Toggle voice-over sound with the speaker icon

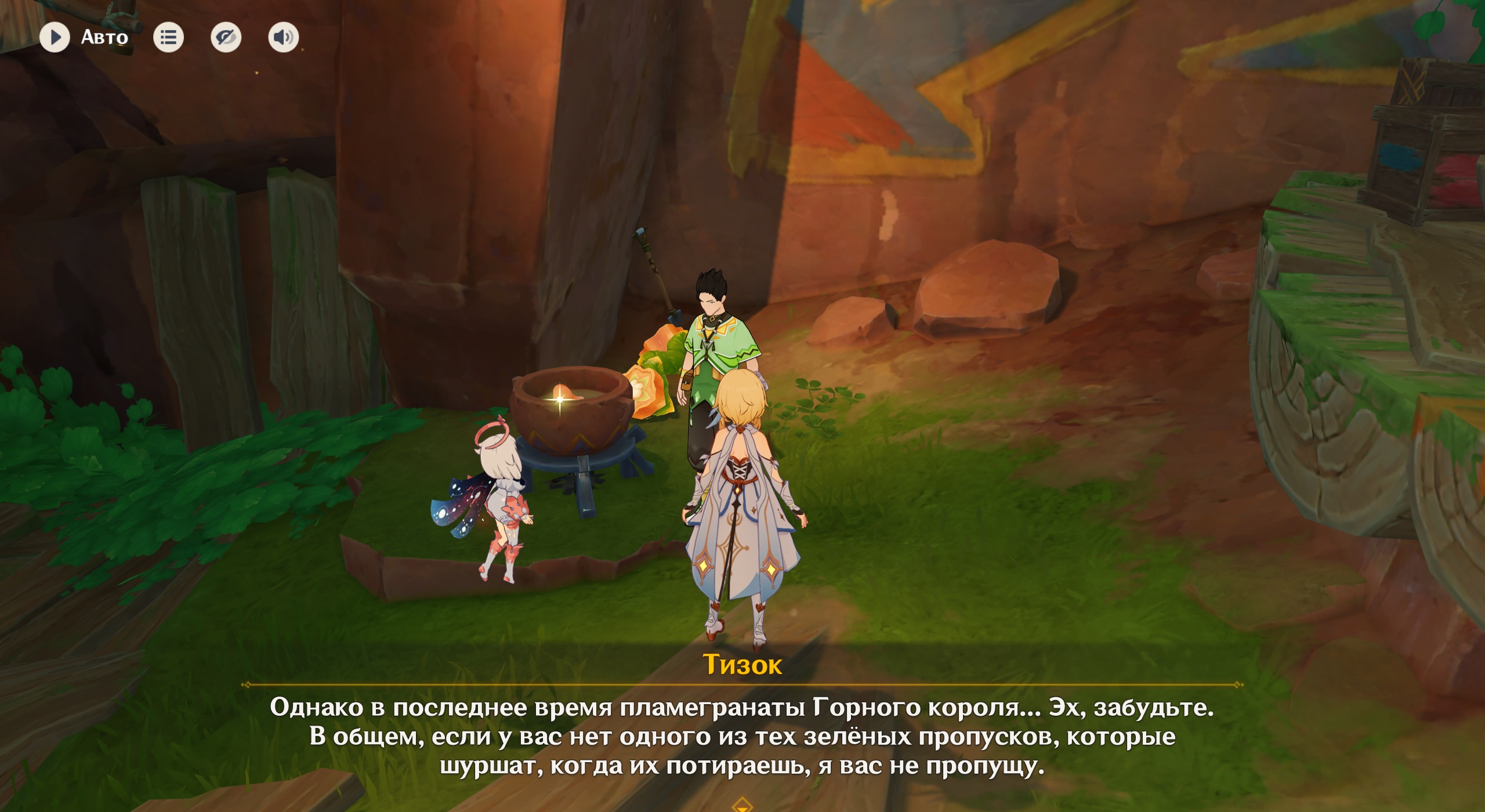click(283, 38)
